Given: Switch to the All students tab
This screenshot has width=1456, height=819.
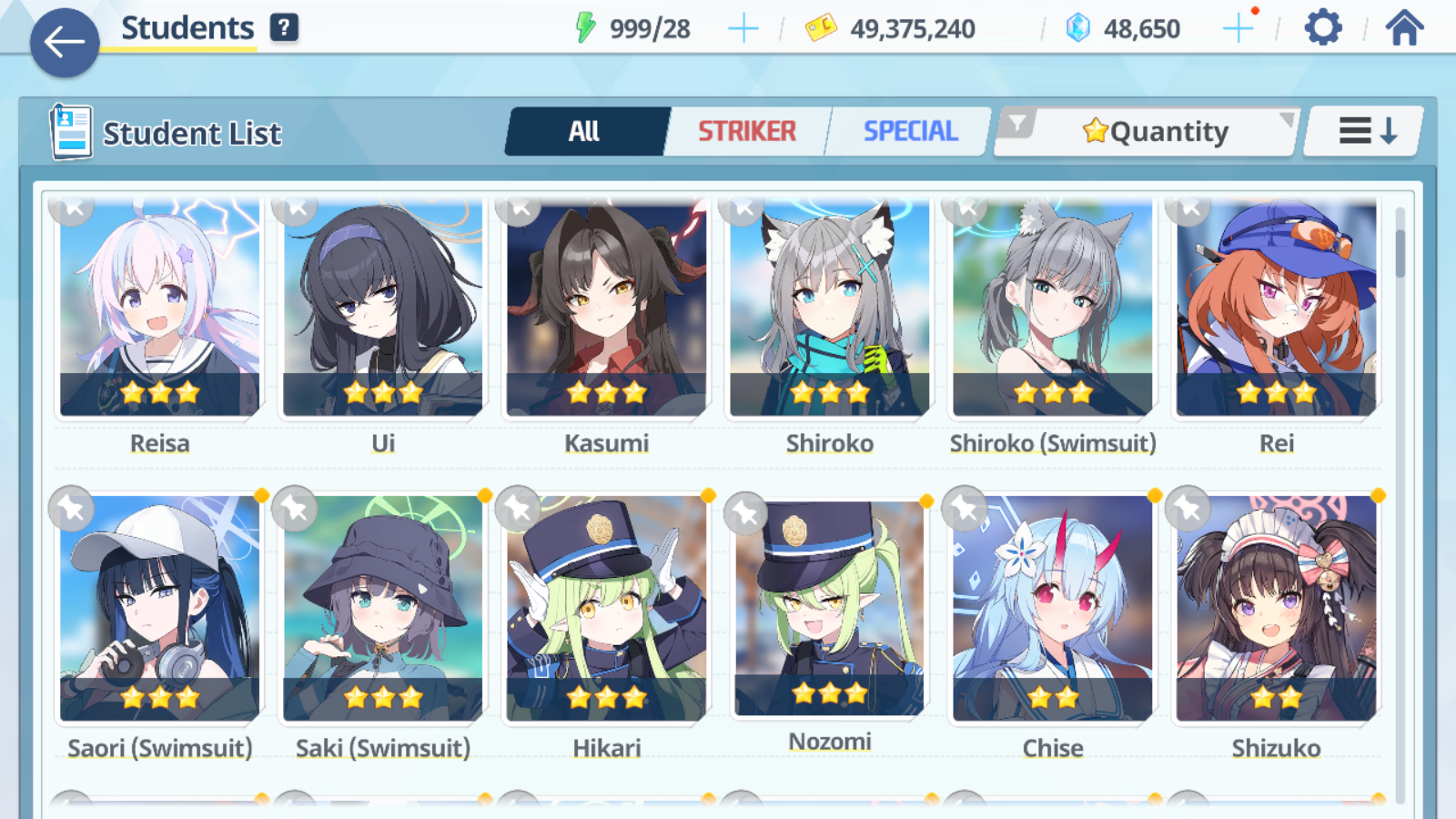Looking at the screenshot, I should tap(584, 132).
